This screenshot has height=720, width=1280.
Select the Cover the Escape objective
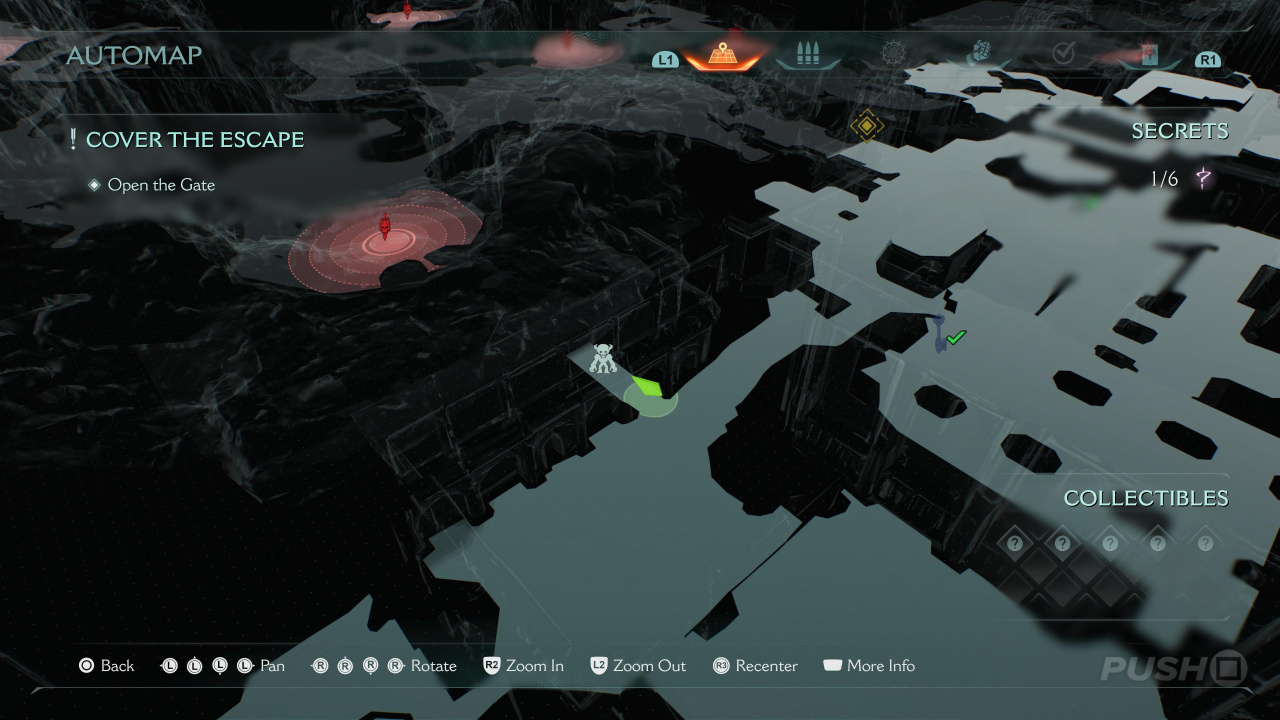pos(194,140)
